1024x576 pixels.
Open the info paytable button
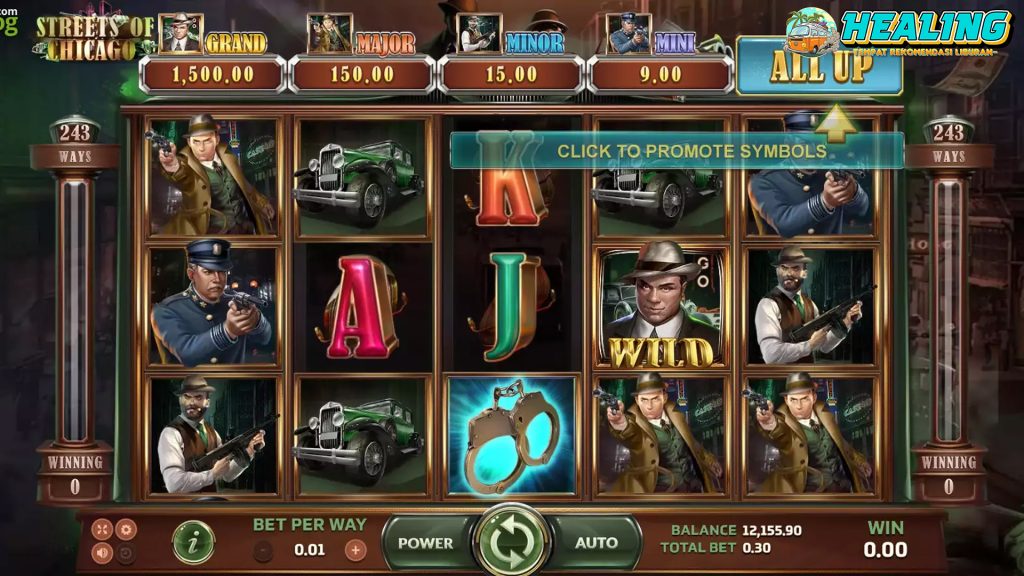[193, 542]
